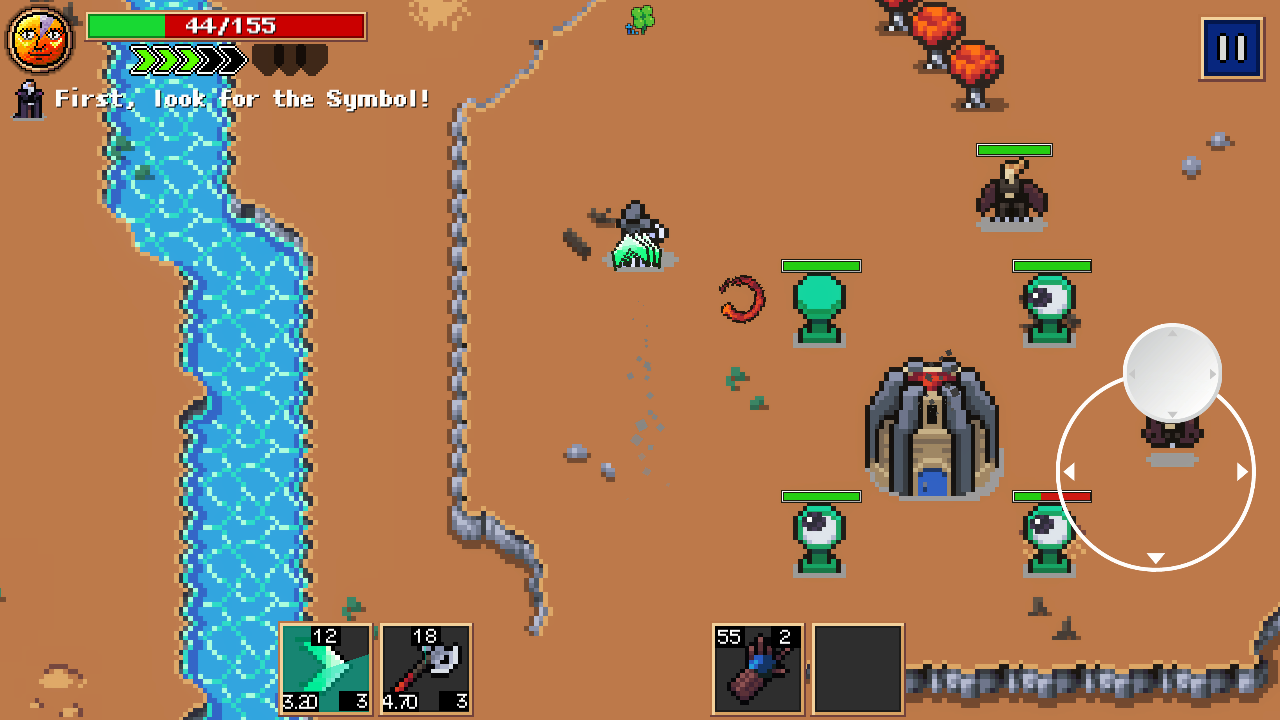Tap the virtual joystick knob on the right

point(1172,373)
